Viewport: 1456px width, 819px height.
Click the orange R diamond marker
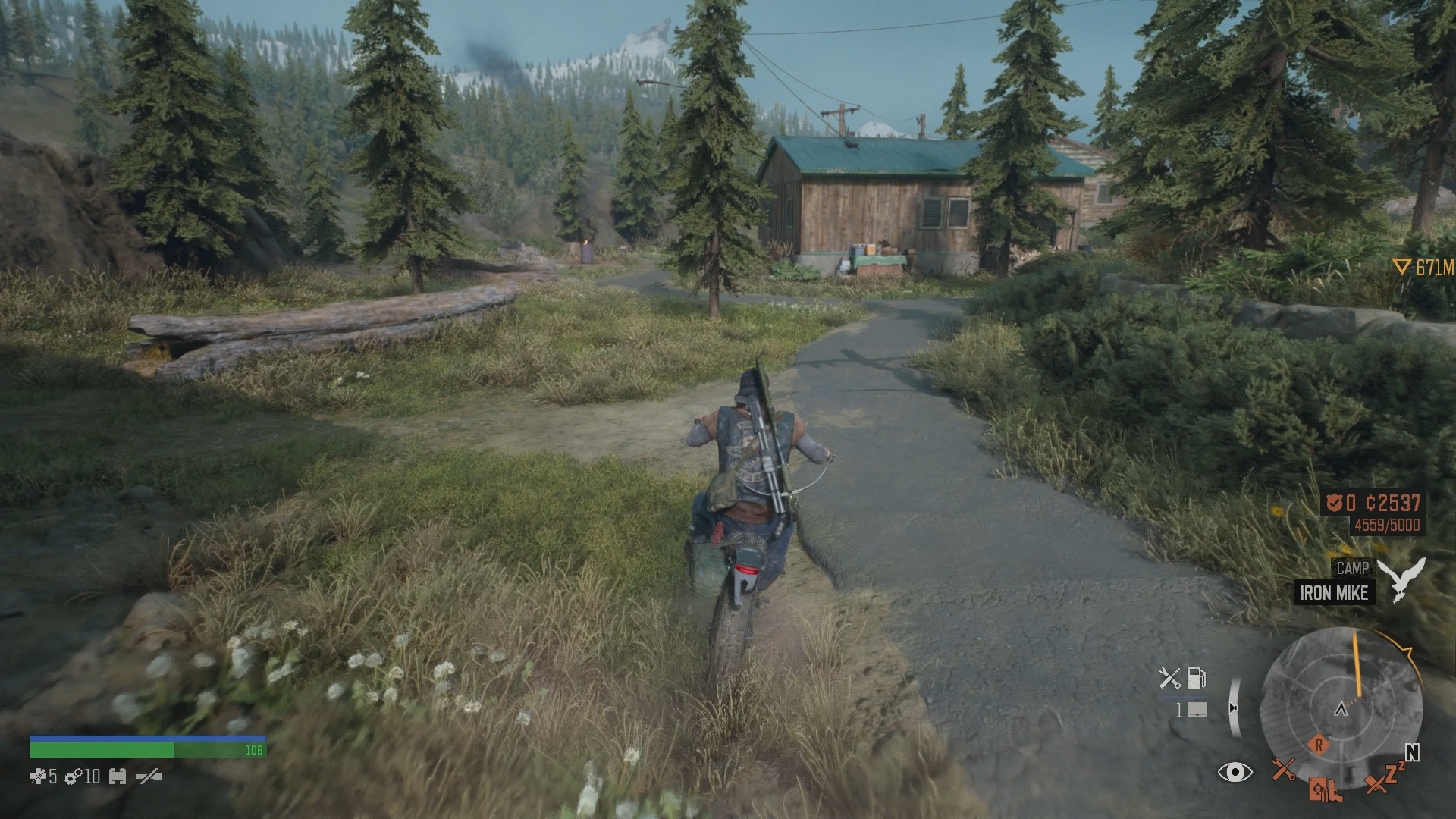click(1319, 745)
